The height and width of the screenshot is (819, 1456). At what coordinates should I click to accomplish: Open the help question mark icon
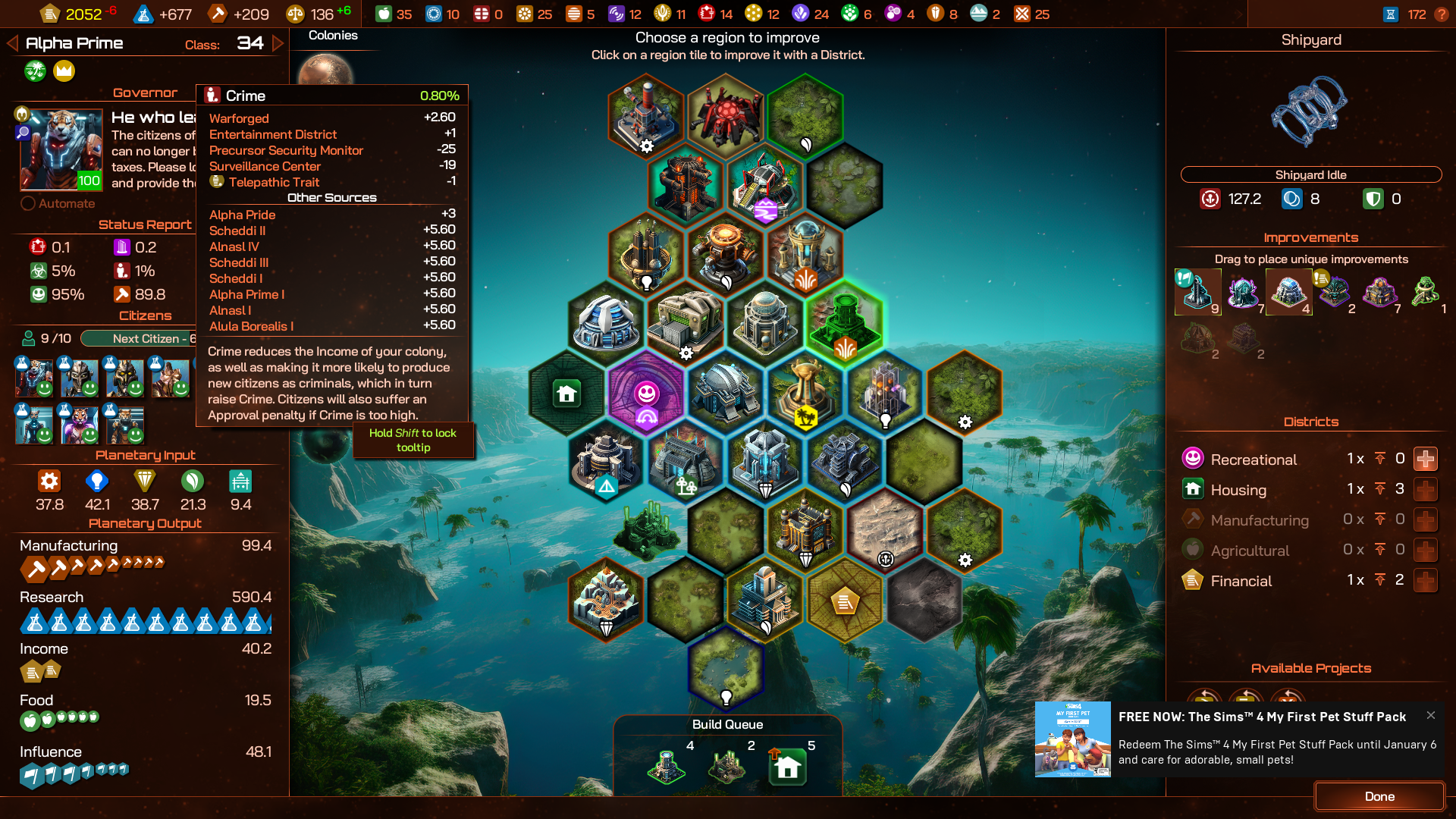coord(1442,14)
